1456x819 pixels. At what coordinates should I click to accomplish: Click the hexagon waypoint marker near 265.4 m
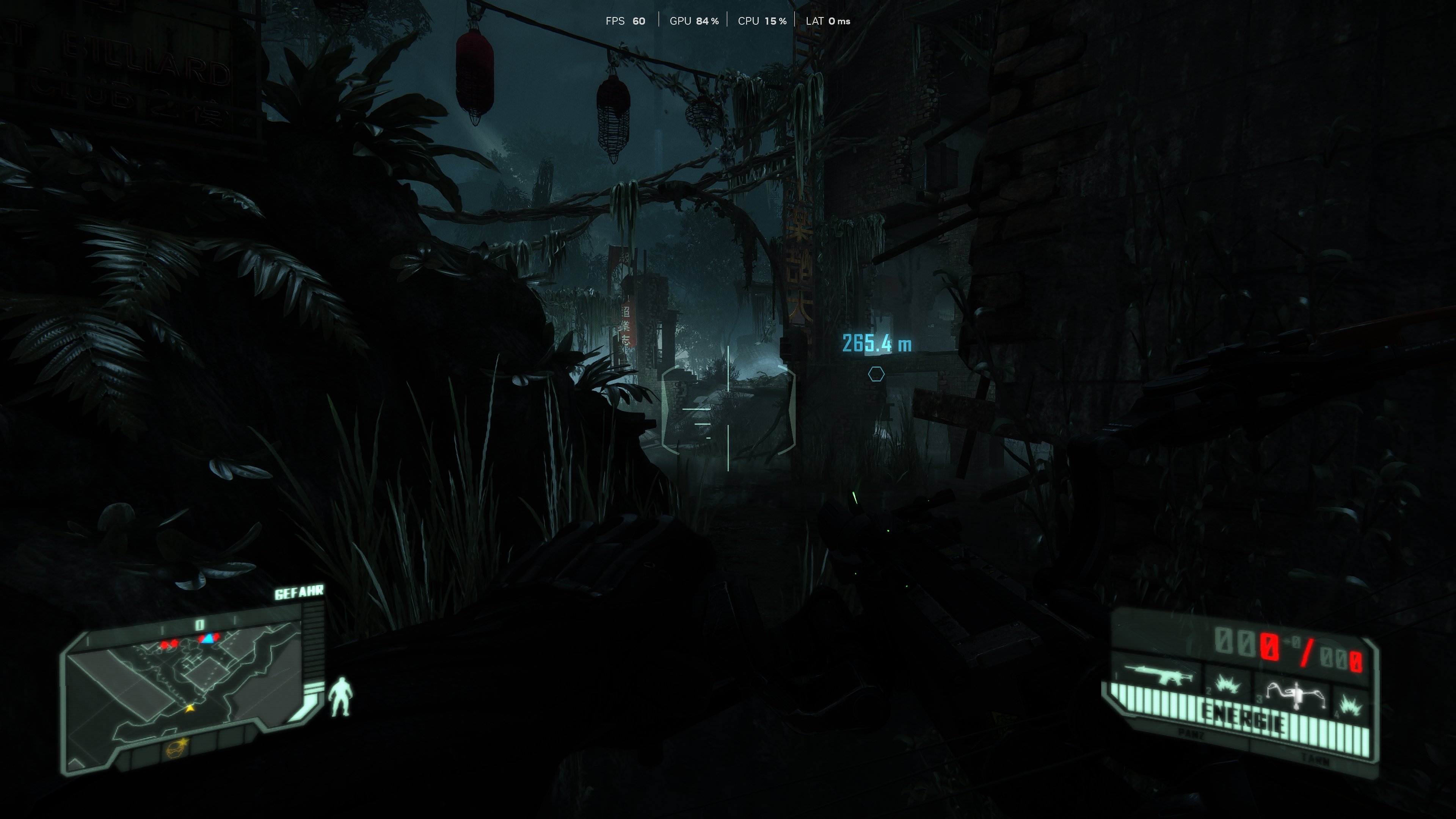pyautogui.click(x=876, y=375)
